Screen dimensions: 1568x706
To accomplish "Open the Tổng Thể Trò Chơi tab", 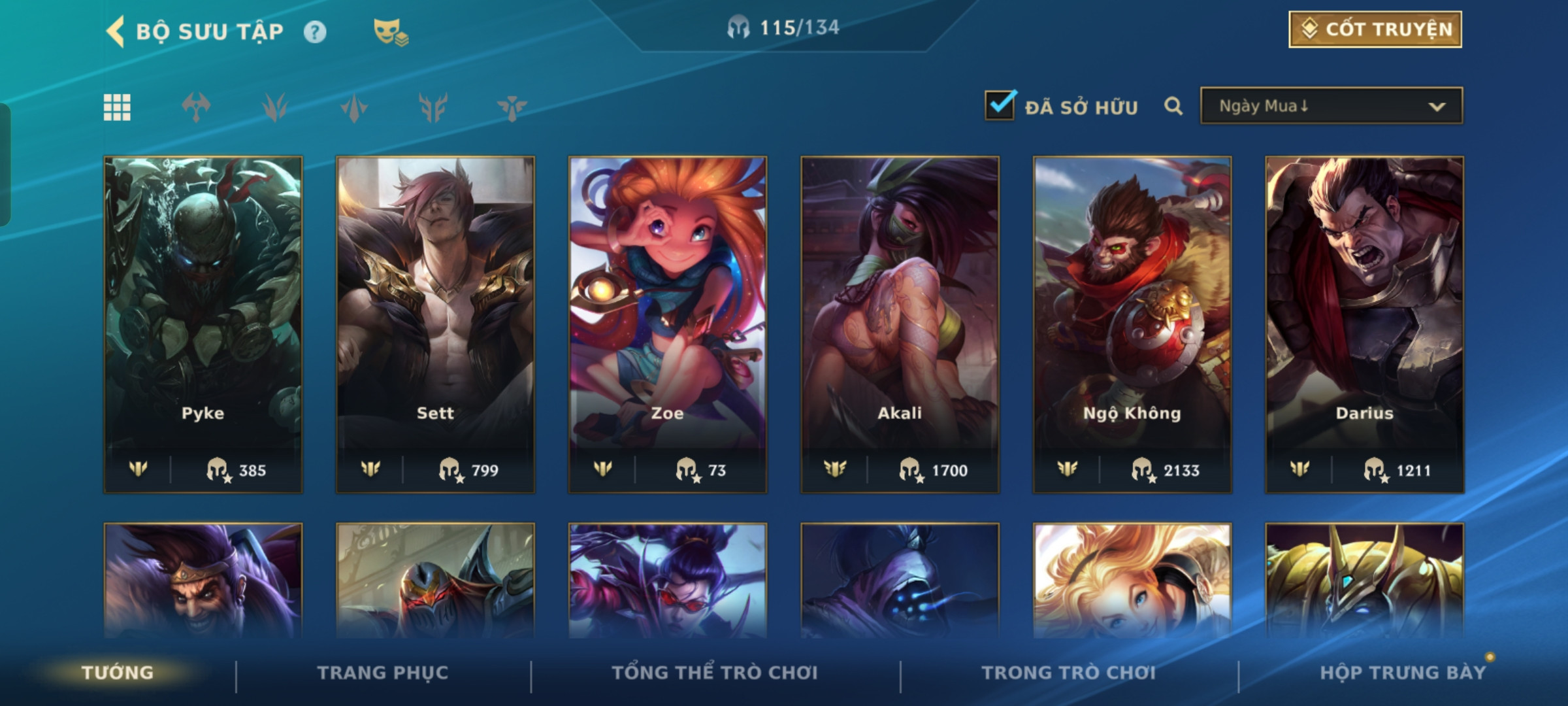I will coord(715,673).
